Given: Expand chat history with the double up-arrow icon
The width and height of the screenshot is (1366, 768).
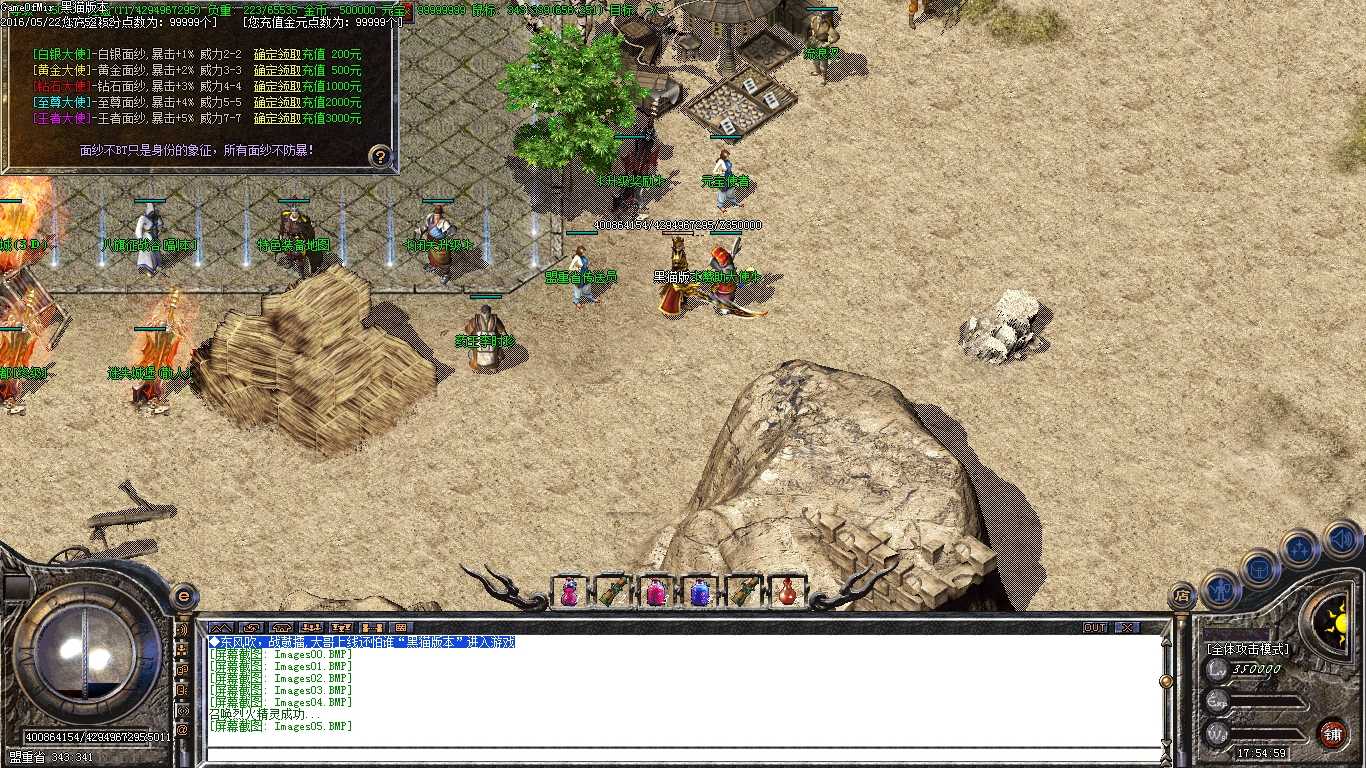Looking at the screenshot, I should (x=221, y=628).
